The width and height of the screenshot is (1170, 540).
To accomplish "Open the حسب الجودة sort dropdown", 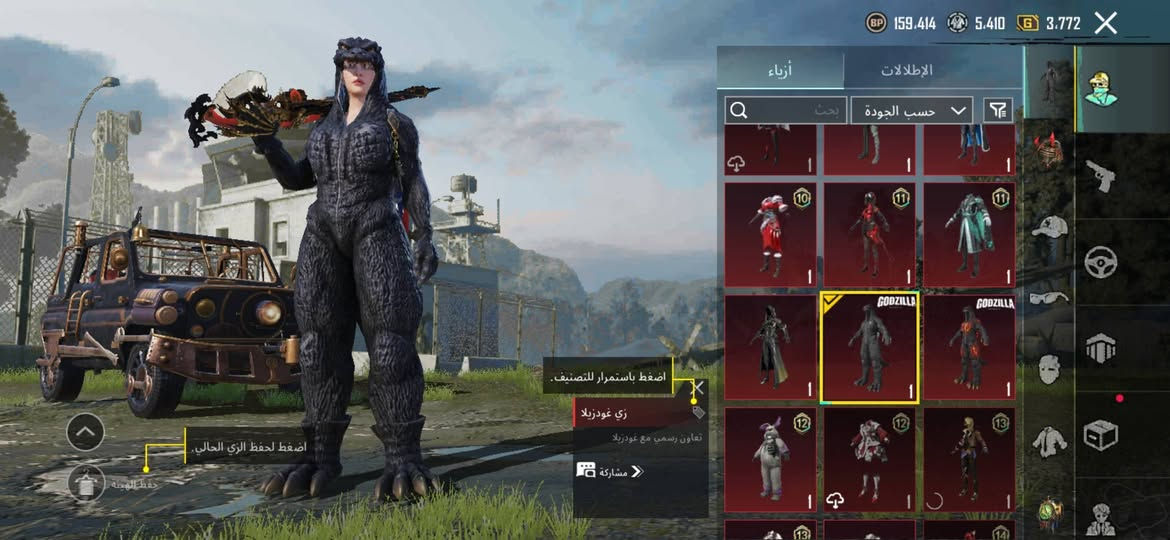I will tap(914, 110).
